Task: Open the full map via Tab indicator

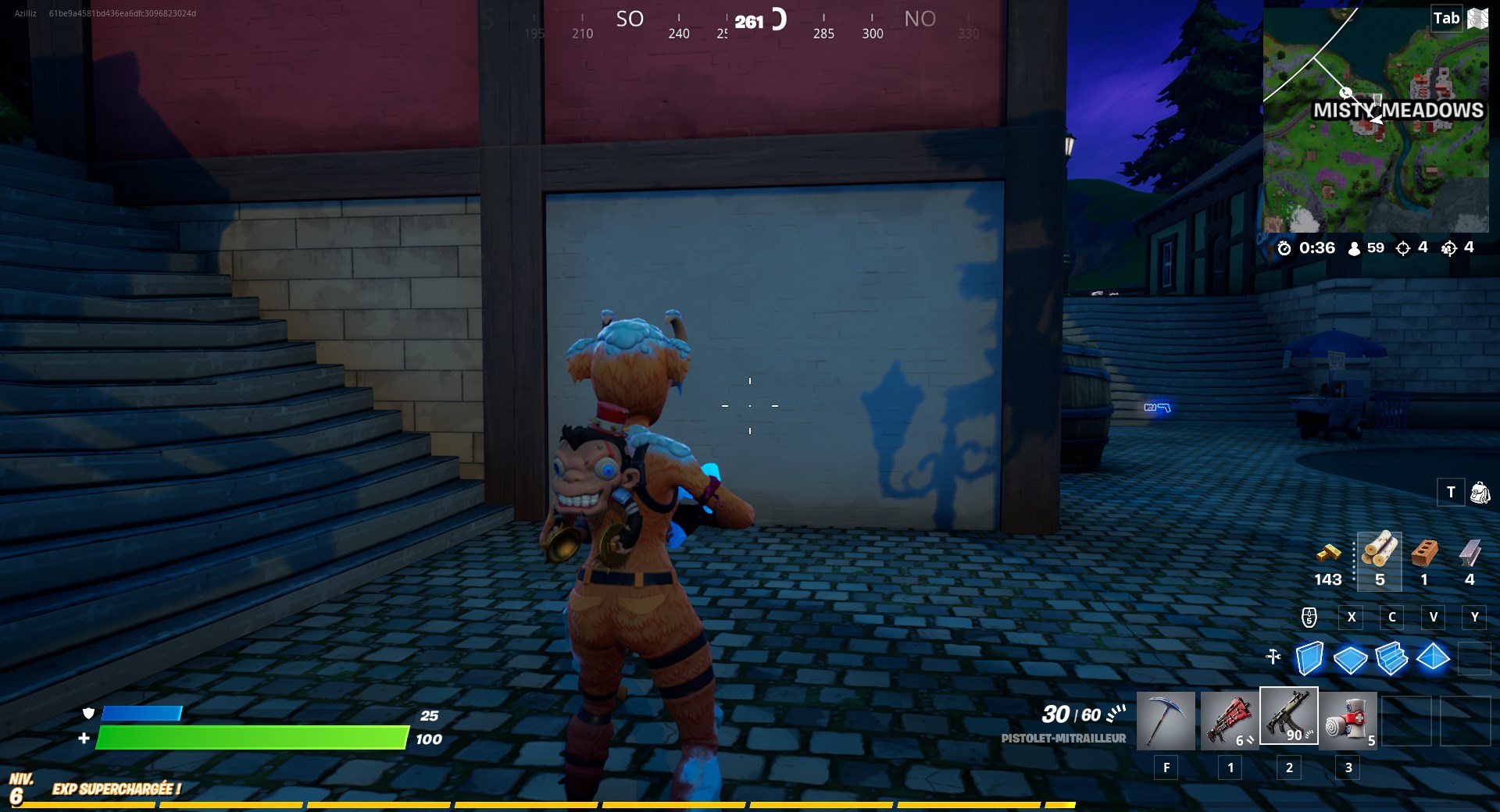Action: (1446, 18)
